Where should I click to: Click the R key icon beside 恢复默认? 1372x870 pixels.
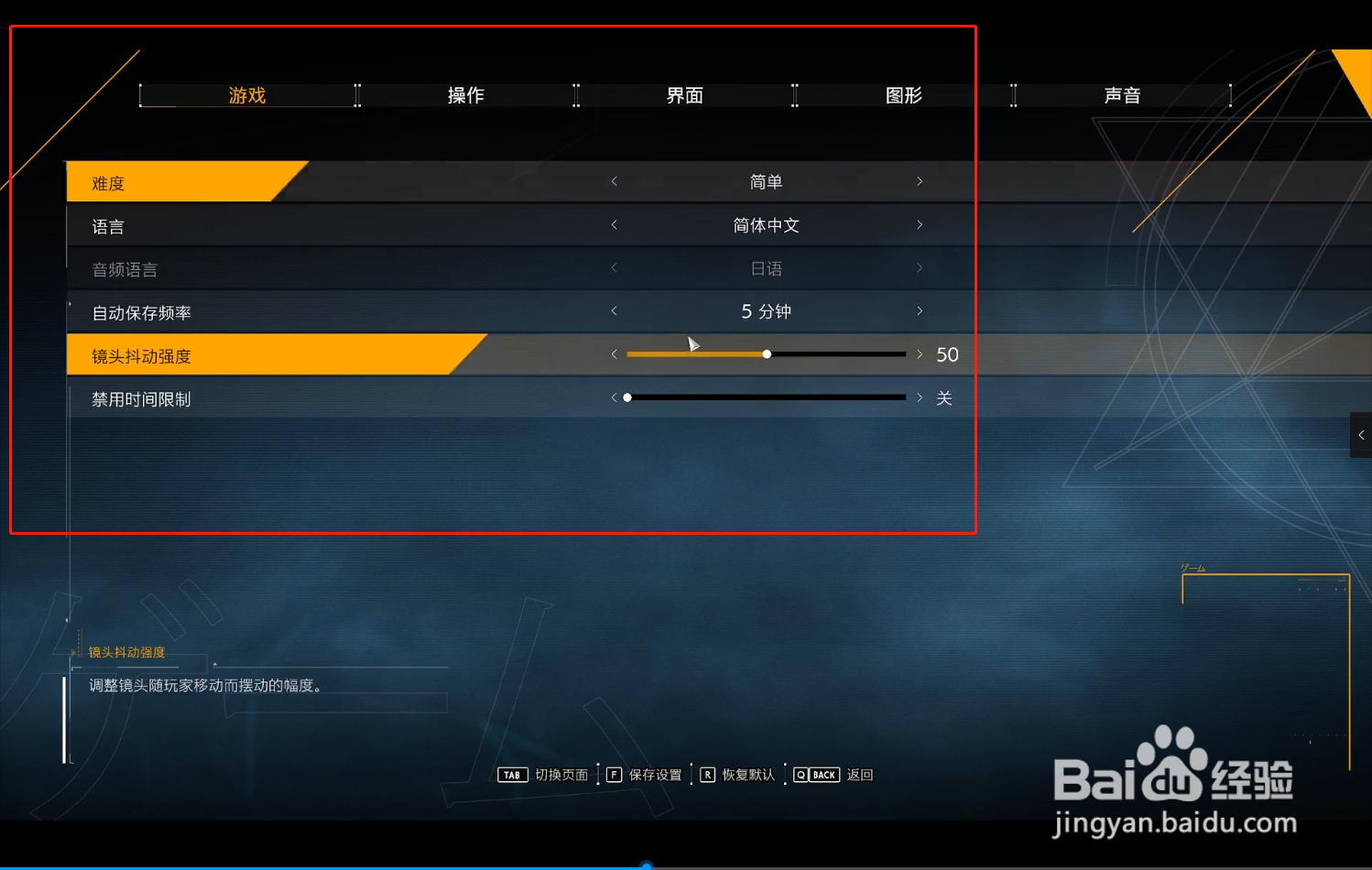pyautogui.click(x=707, y=774)
